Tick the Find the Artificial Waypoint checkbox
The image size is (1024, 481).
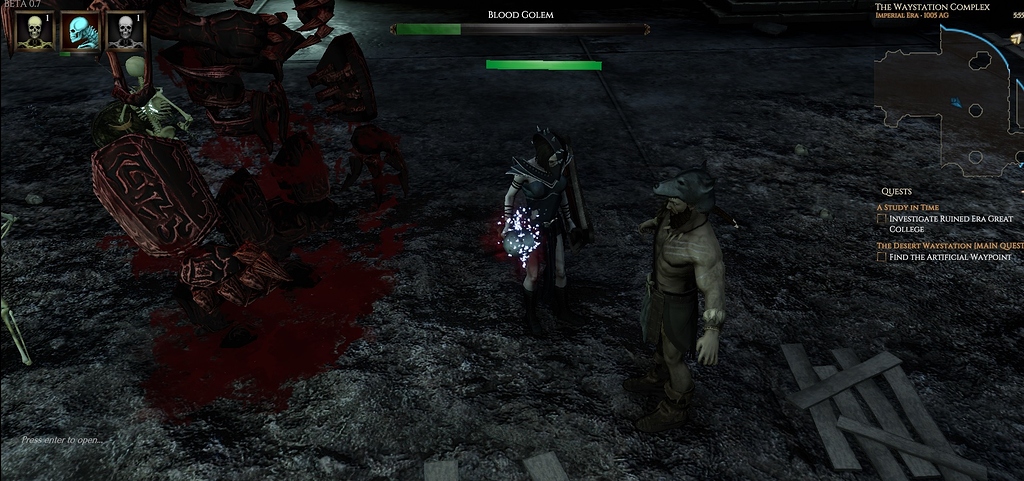click(x=882, y=257)
